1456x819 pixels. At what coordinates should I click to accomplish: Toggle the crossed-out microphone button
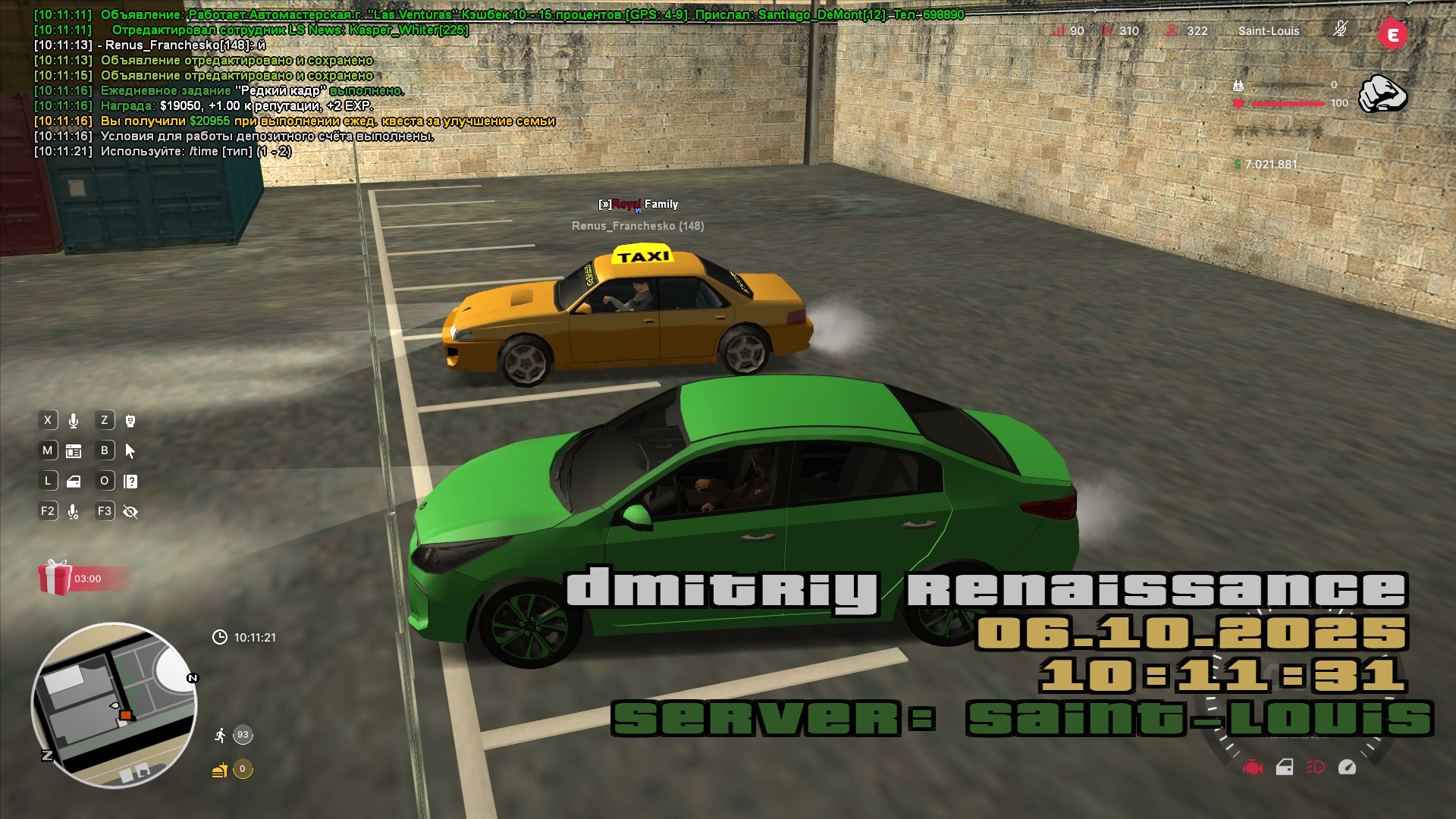tap(1340, 30)
